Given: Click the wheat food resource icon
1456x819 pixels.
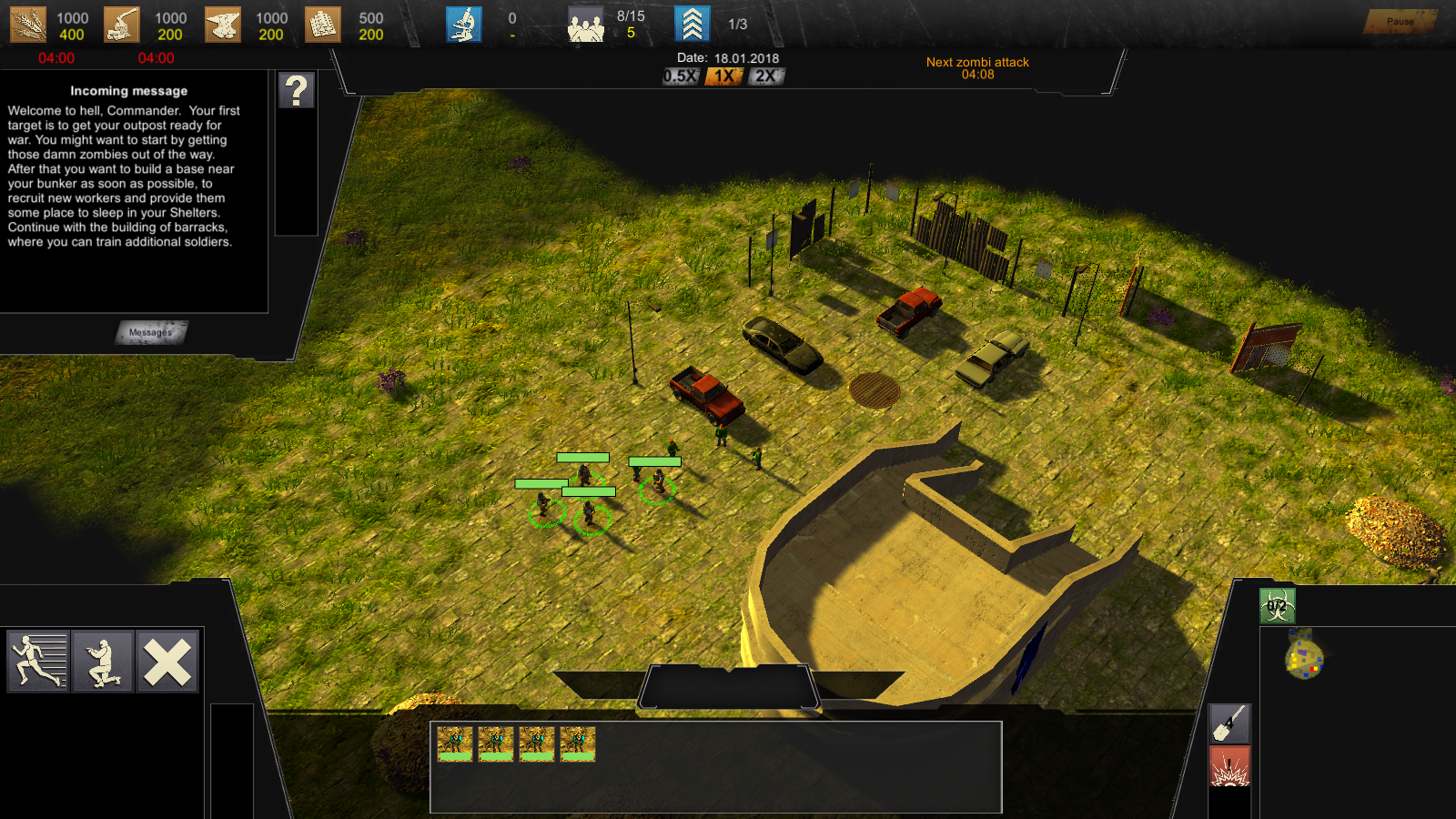Looking at the screenshot, I should click(x=28, y=25).
